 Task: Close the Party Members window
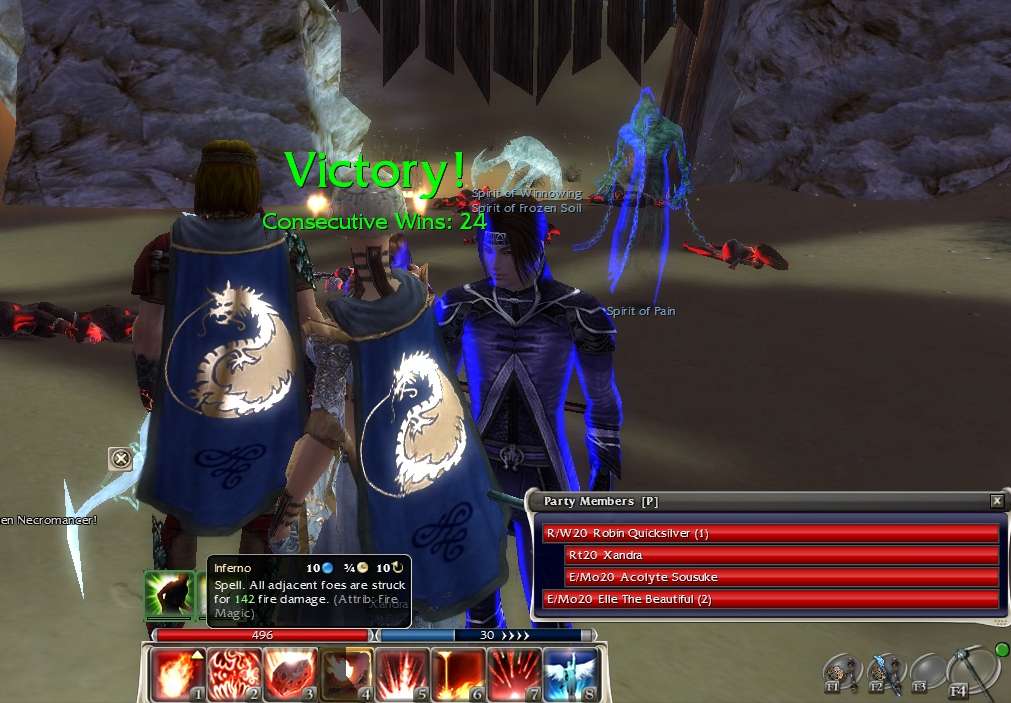tap(996, 501)
